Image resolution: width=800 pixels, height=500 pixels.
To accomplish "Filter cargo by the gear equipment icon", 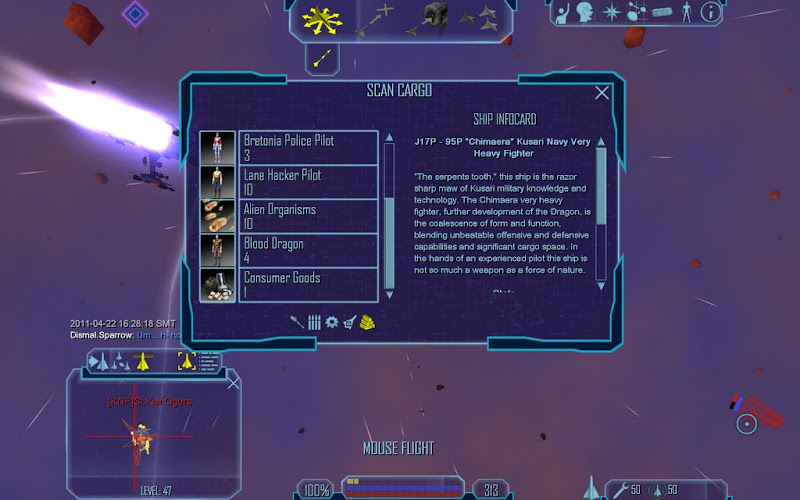I will pyautogui.click(x=332, y=322).
